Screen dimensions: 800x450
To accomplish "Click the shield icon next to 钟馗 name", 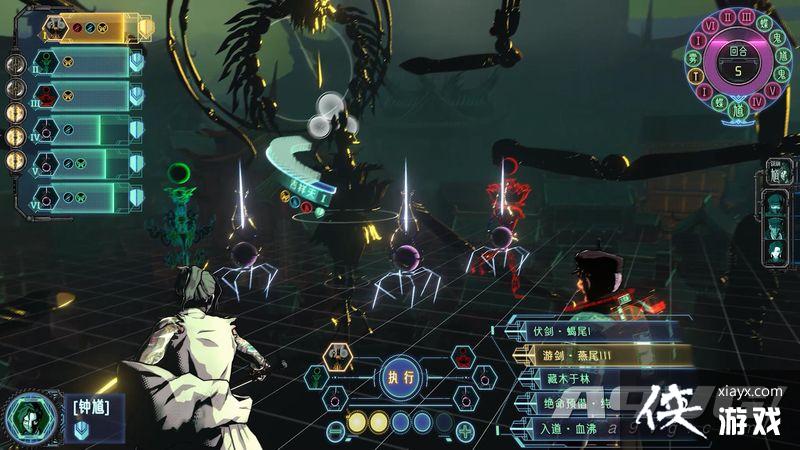I will coord(81,428).
